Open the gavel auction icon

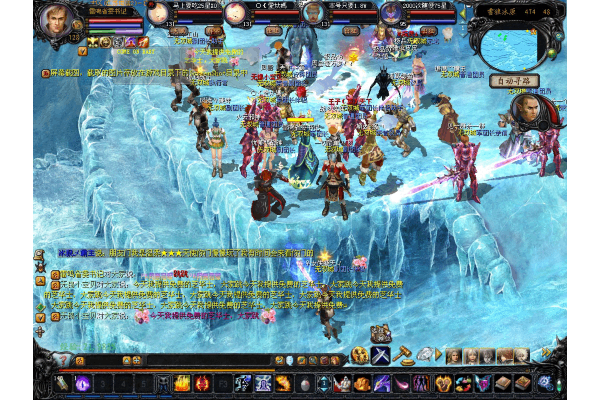(403, 355)
